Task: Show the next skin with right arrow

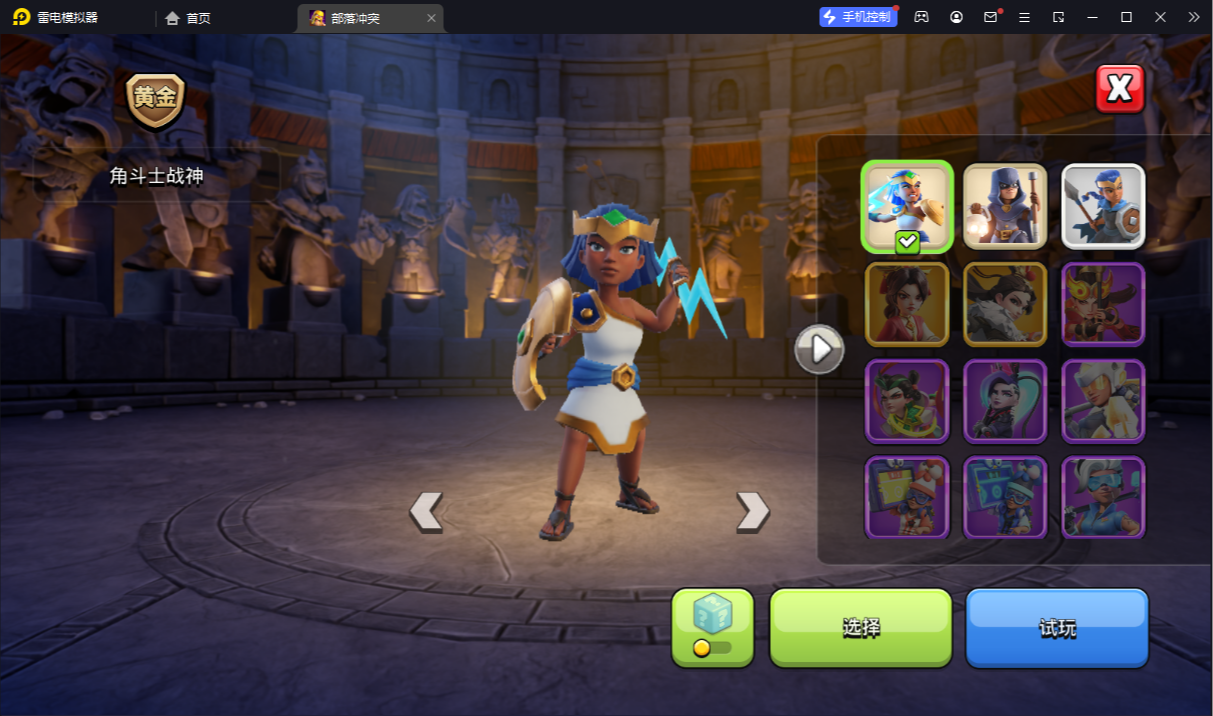Action: coord(752,511)
